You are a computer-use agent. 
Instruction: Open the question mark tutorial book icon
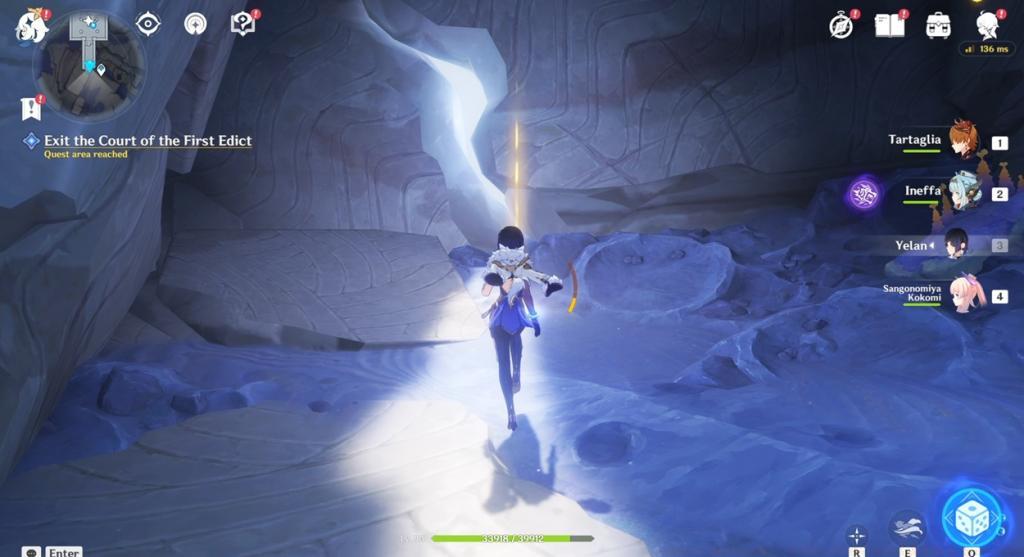click(x=242, y=23)
